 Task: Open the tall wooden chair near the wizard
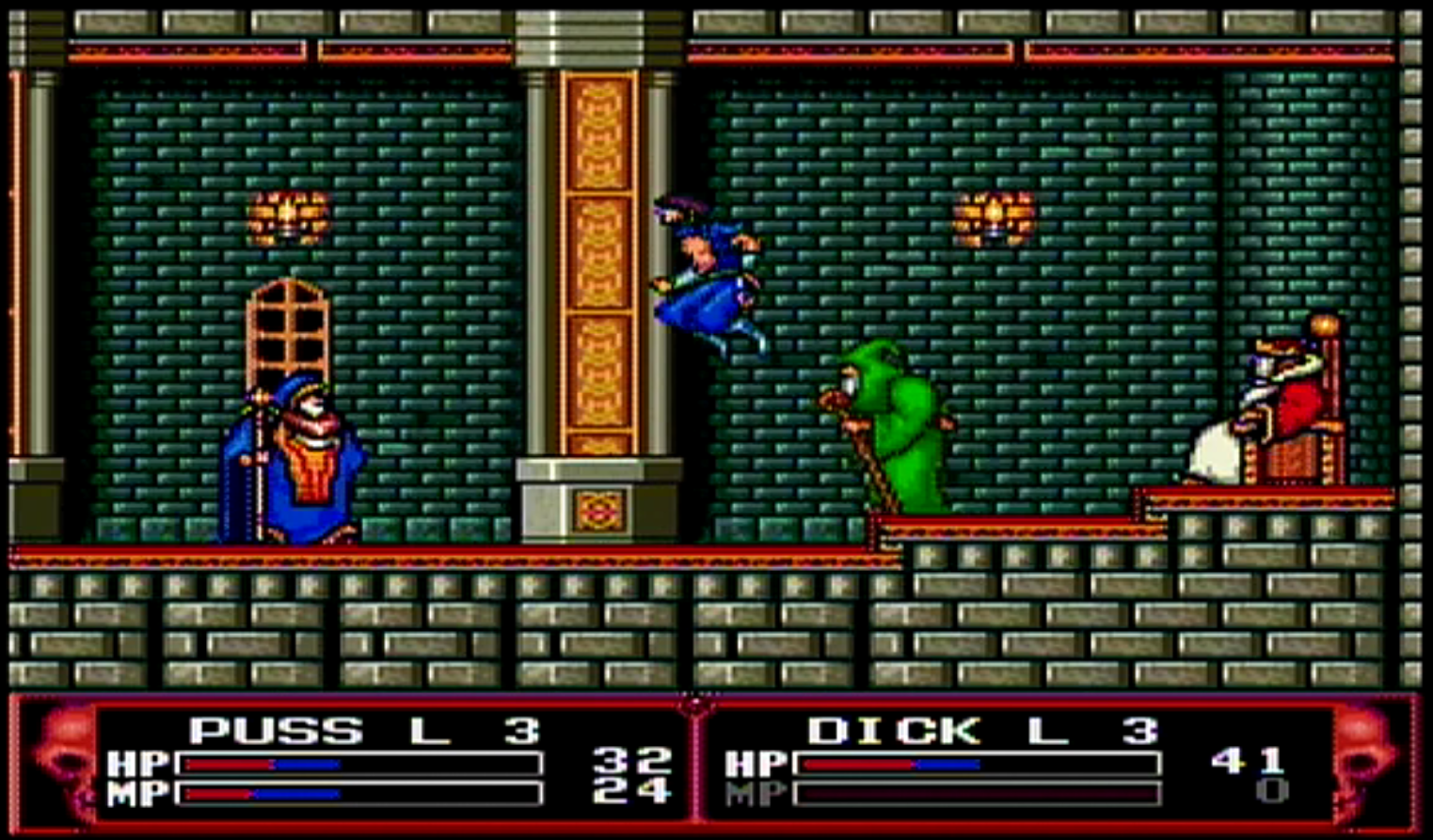coord(287,329)
